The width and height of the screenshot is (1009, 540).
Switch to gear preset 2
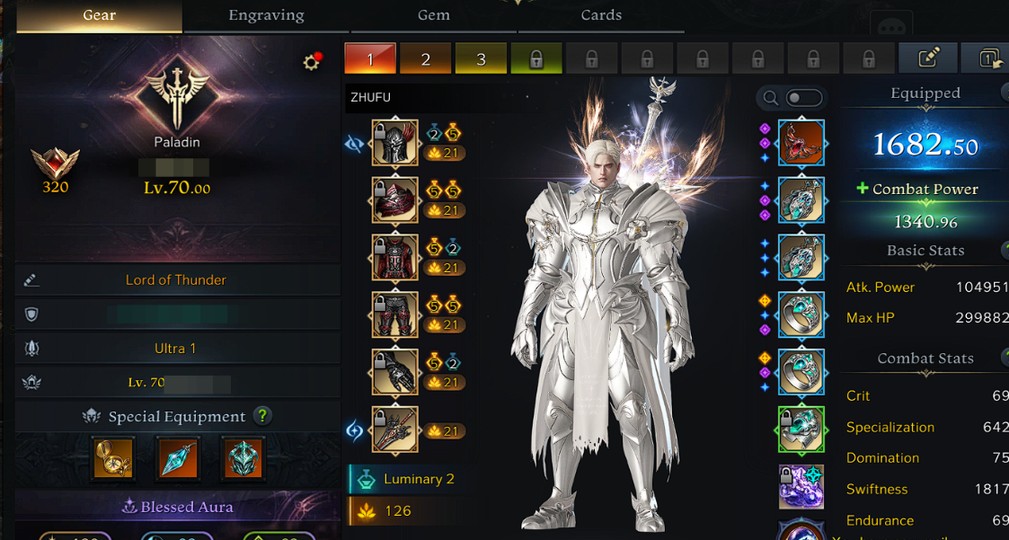pyautogui.click(x=425, y=59)
